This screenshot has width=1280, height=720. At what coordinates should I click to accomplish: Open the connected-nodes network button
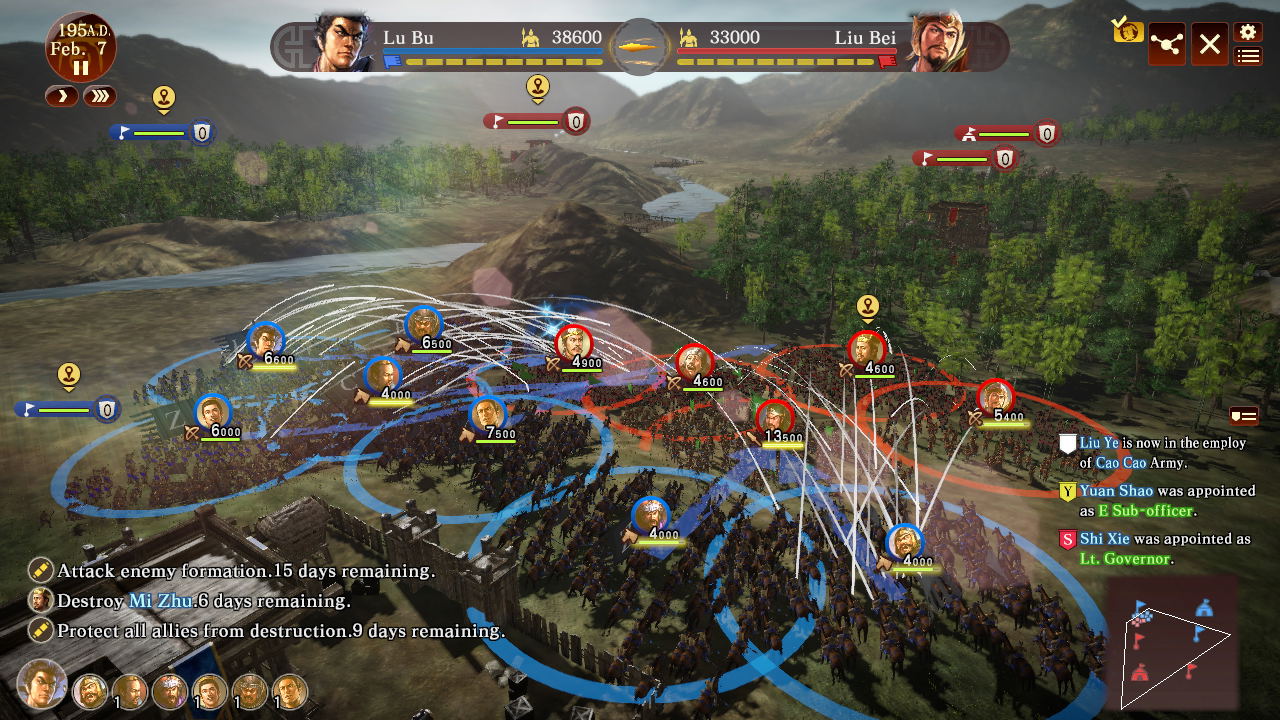[1167, 44]
